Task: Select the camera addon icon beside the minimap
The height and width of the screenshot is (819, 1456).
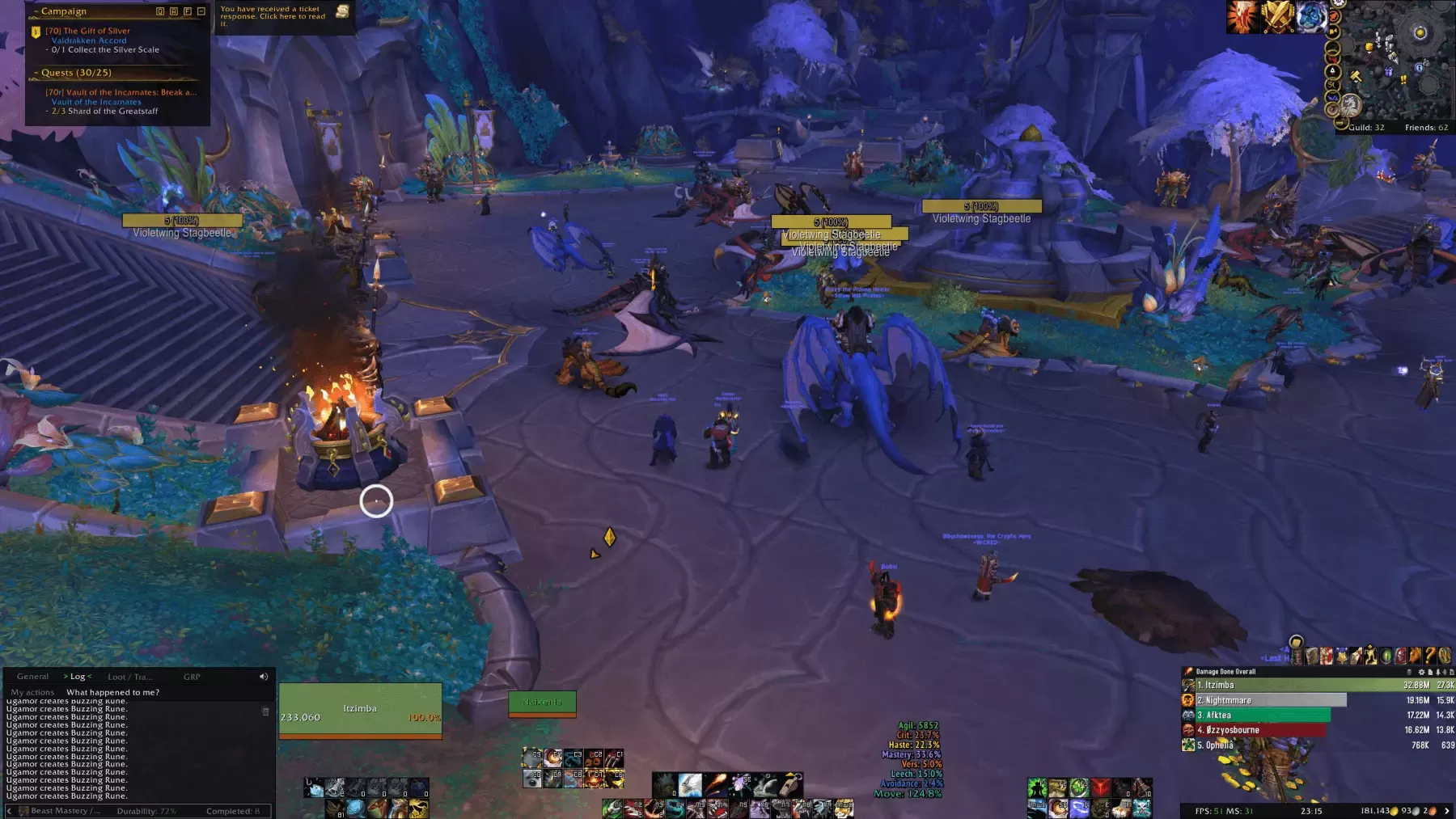Action: [1333, 31]
